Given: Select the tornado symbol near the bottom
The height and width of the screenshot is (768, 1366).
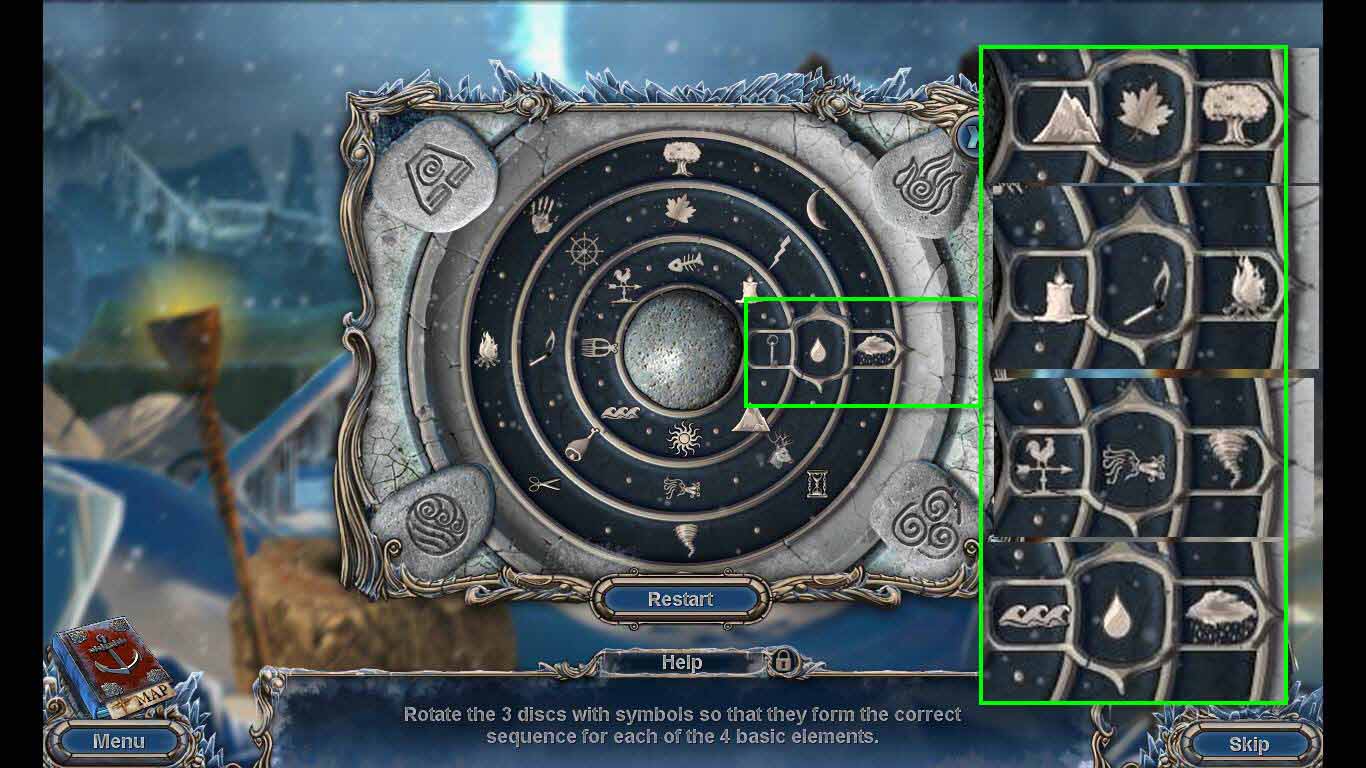Looking at the screenshot, I should tap(688, 535).
